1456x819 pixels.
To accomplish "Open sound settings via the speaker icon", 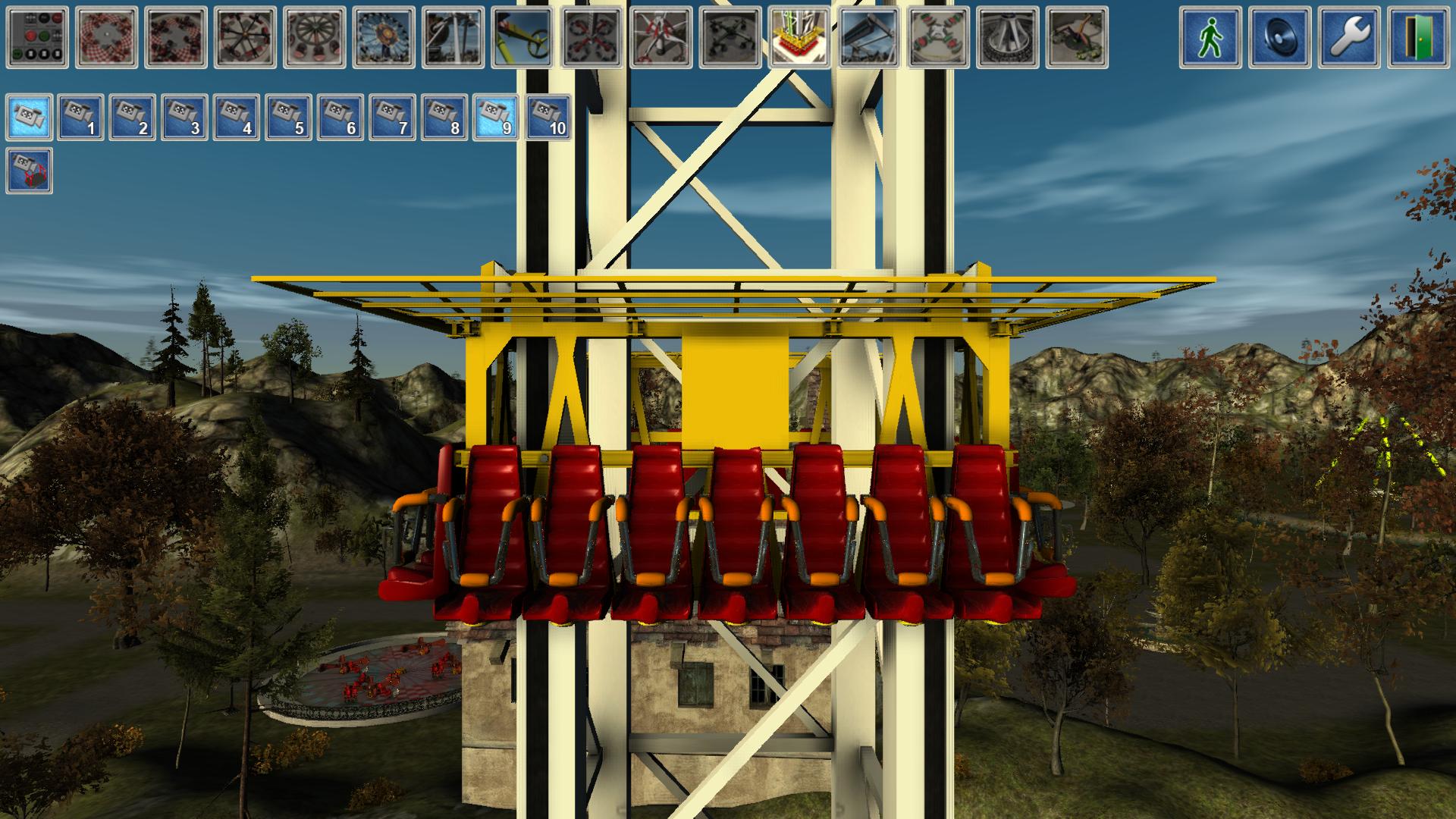I will pos(1280,37).
